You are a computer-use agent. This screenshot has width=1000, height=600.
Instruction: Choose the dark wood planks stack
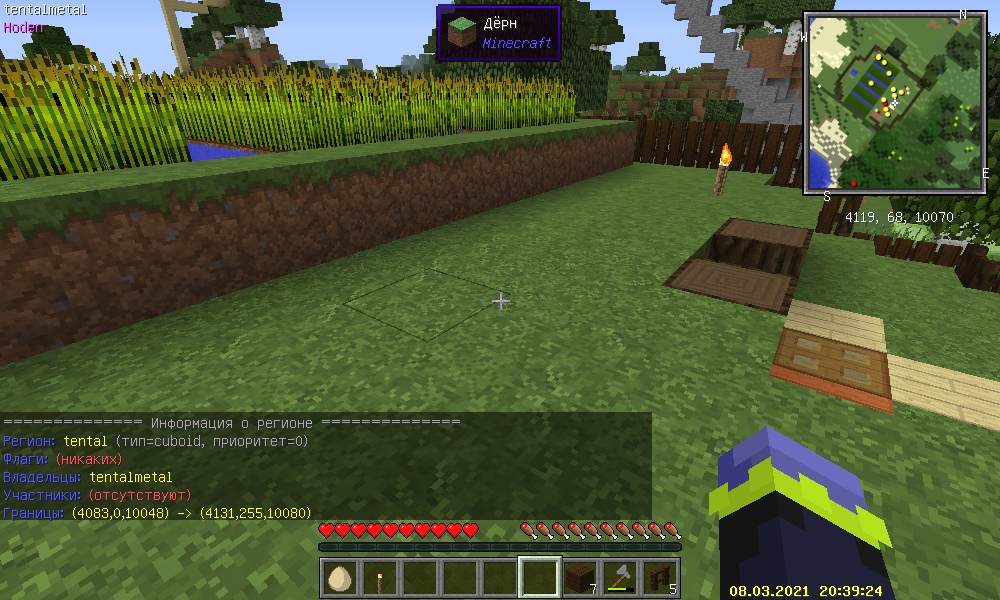click(580, 578)
